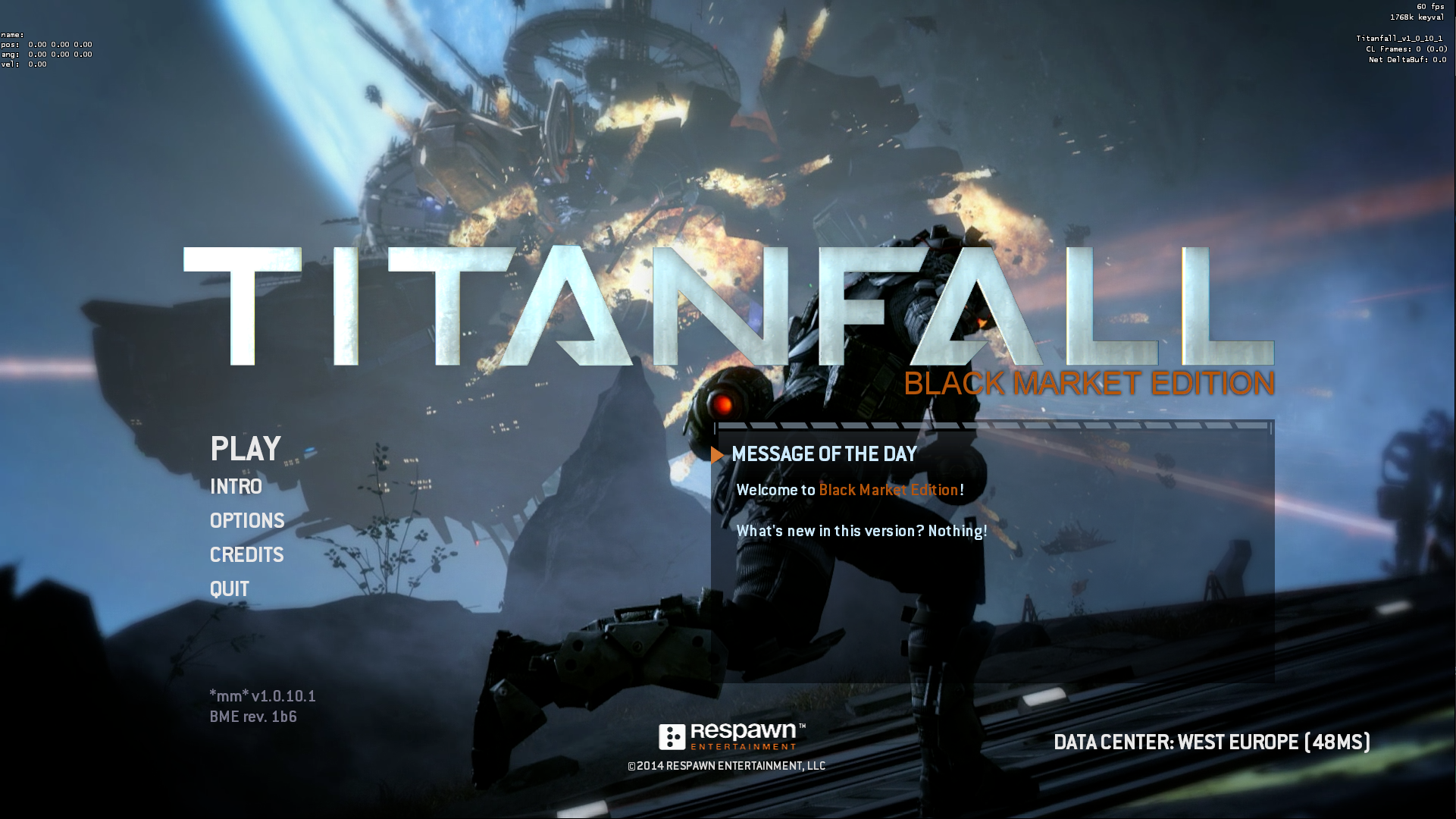The image size is (1456, 819).
Task: Click the 60 fps counter overlay
Action: pyautogui.click(x=1429, y=6)
